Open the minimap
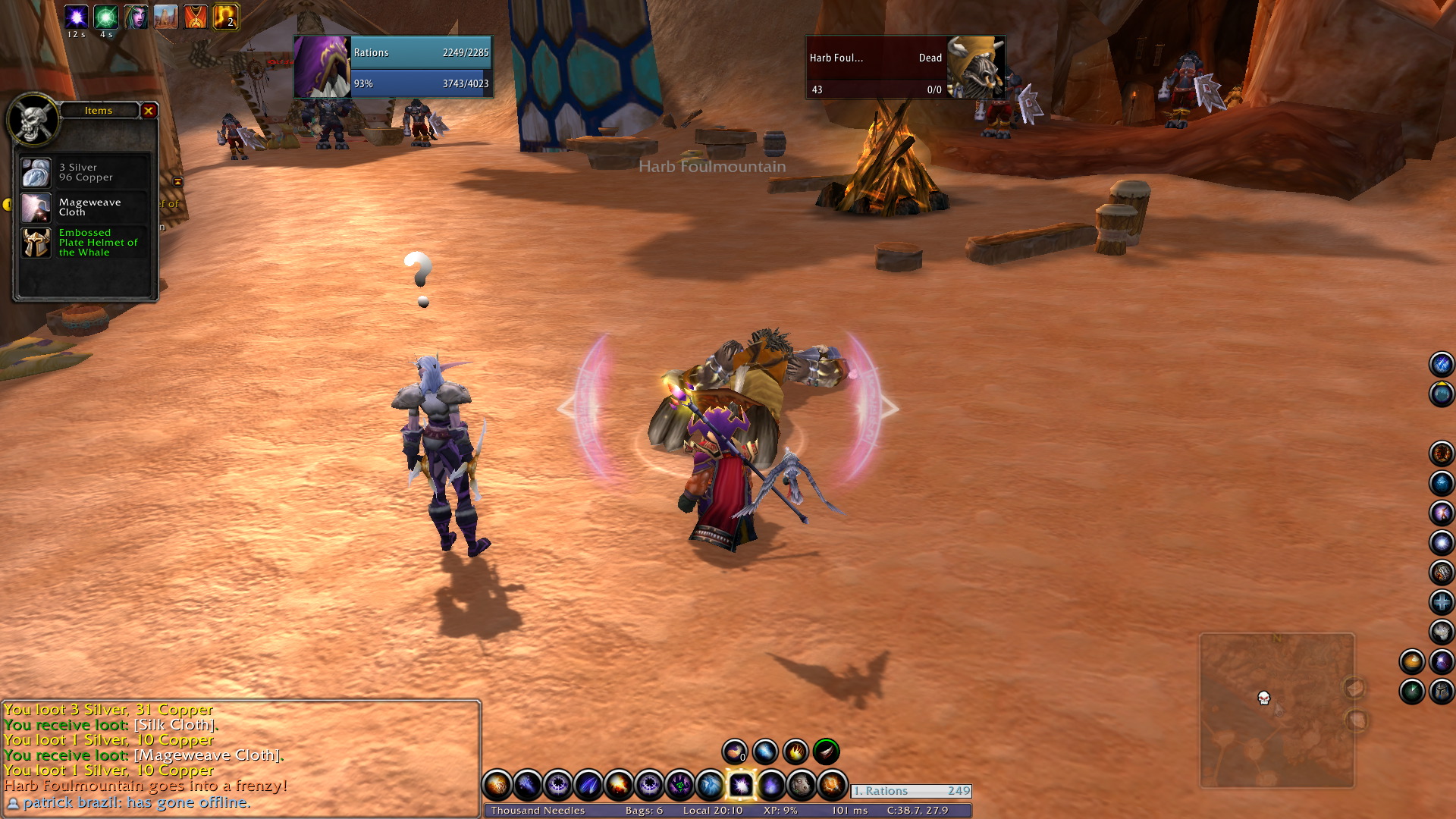 [1276, 711]
